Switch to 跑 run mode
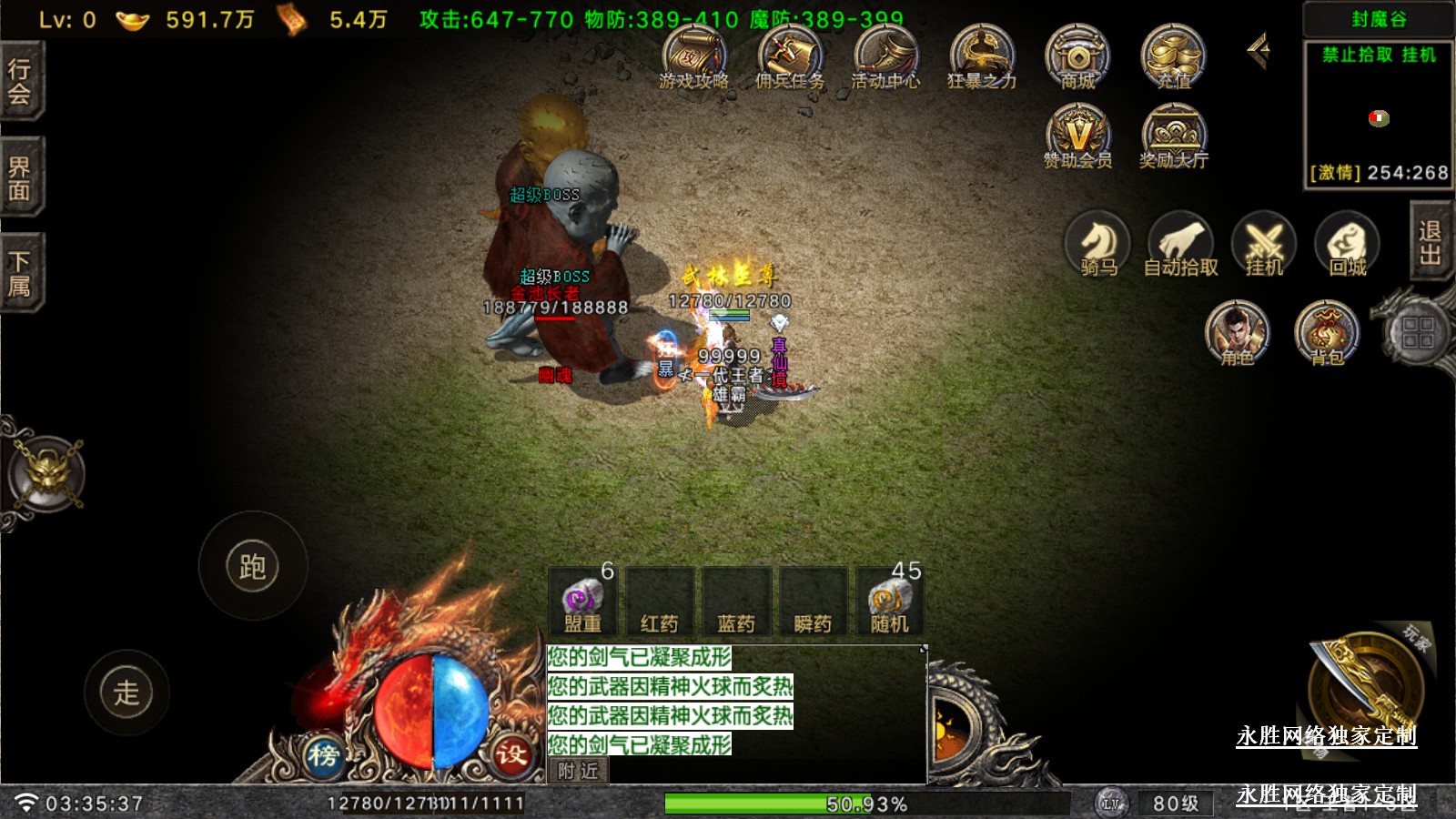This screenshot has height=819, width=1456. tap(252, 566)
